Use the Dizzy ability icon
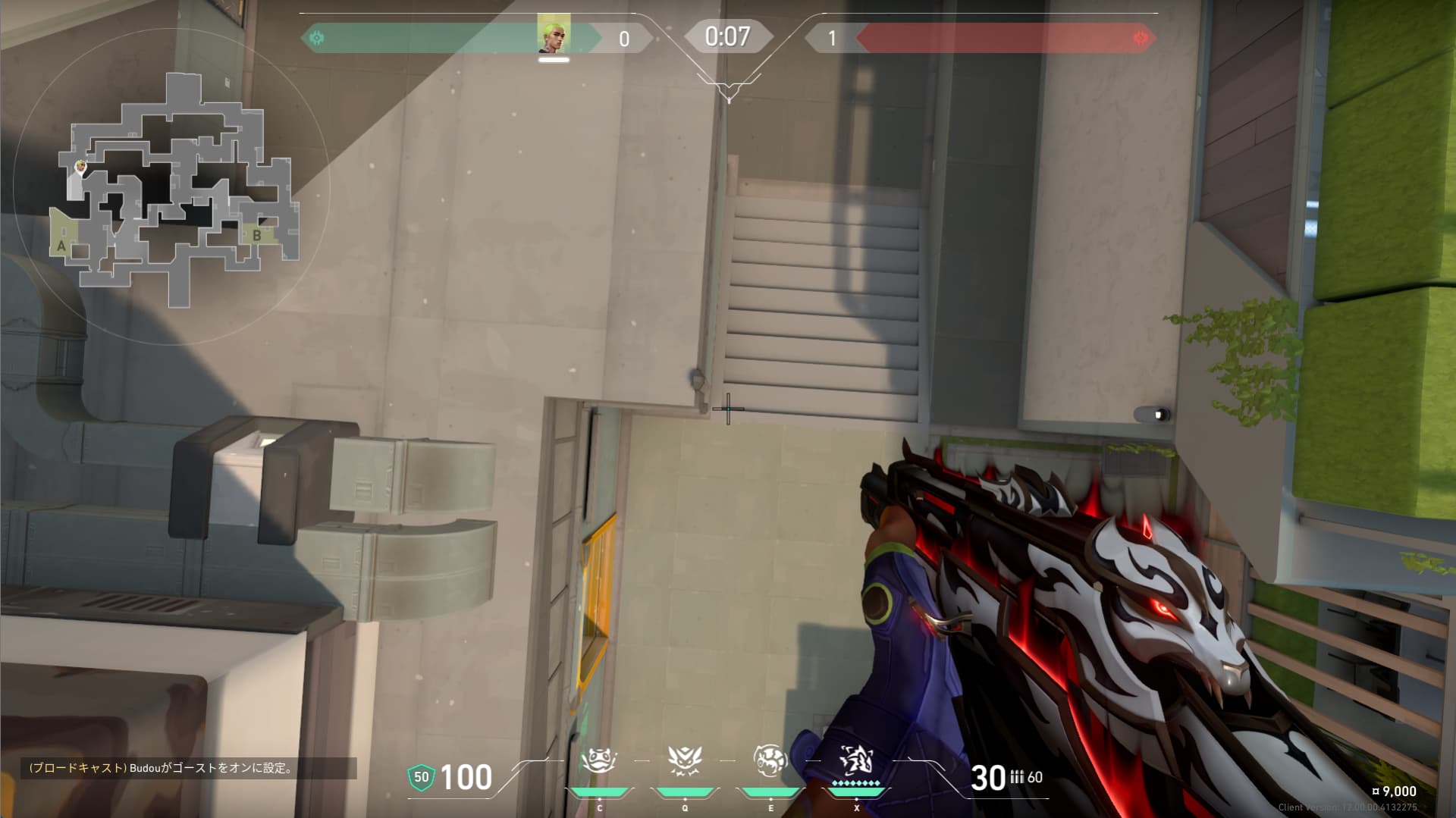Screen dimensions: 1456x818 [770, 760]
